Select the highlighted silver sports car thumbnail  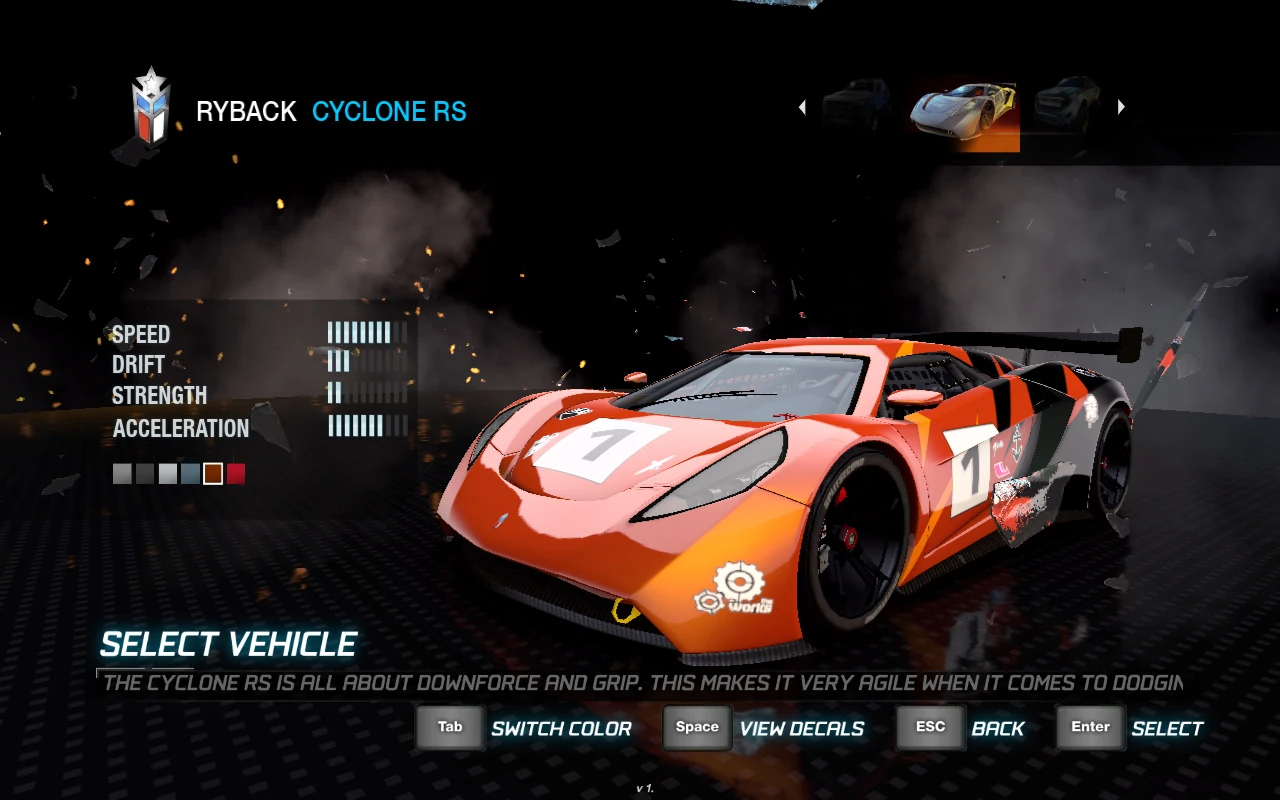tap(964, 109)
